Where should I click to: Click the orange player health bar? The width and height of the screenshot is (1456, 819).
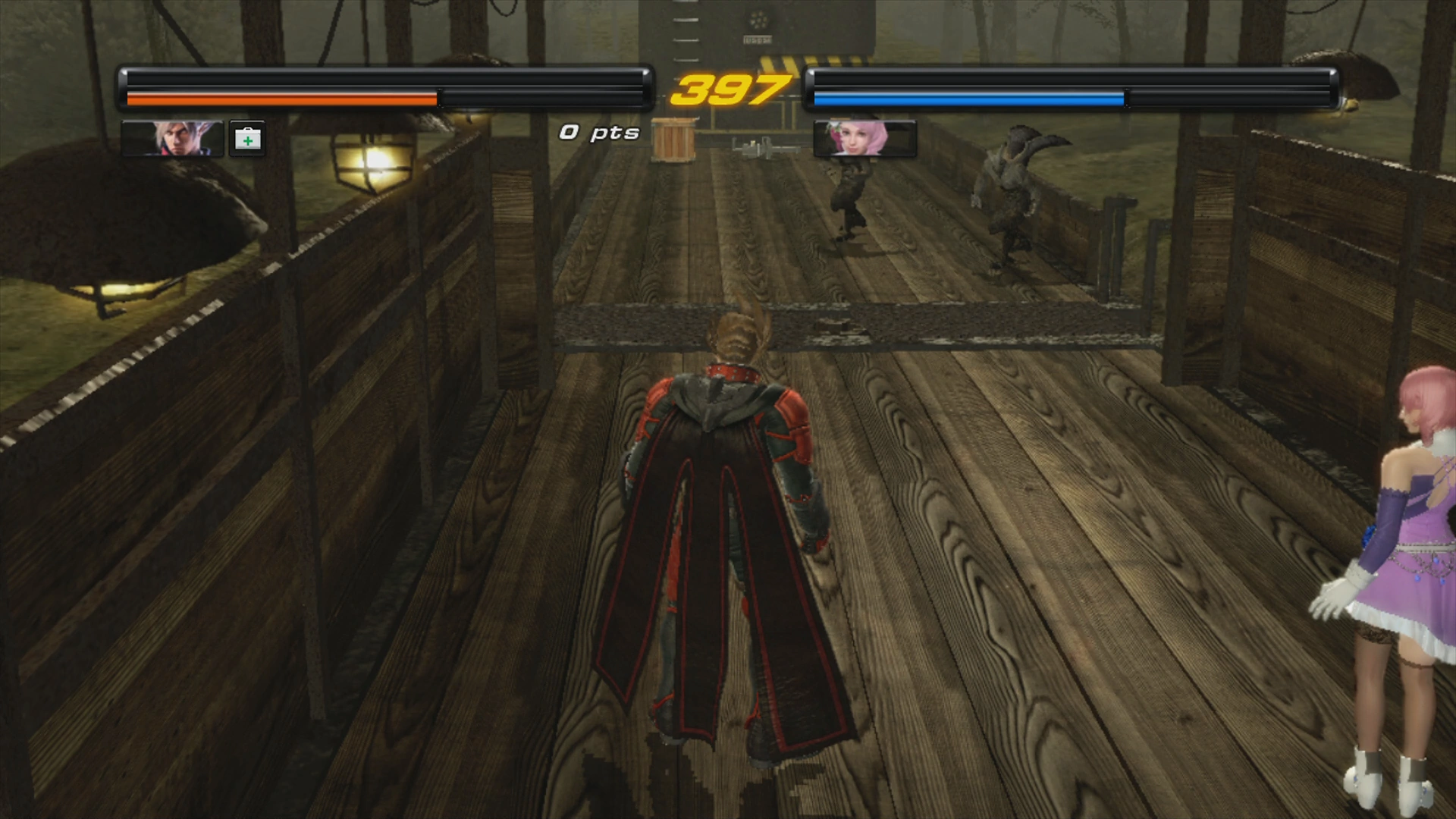point(281,99)
